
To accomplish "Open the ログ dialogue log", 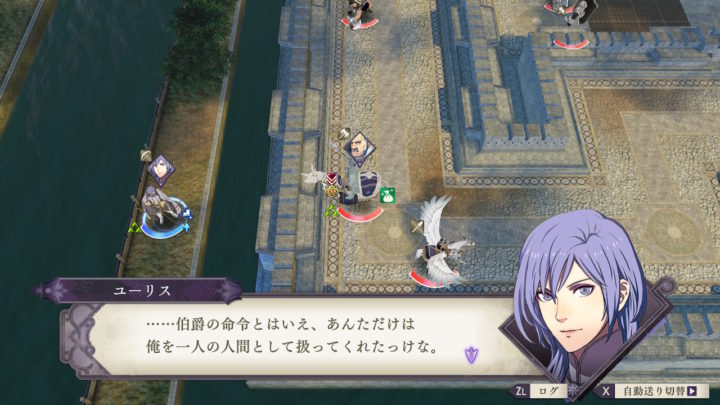I will pos(540,391).
